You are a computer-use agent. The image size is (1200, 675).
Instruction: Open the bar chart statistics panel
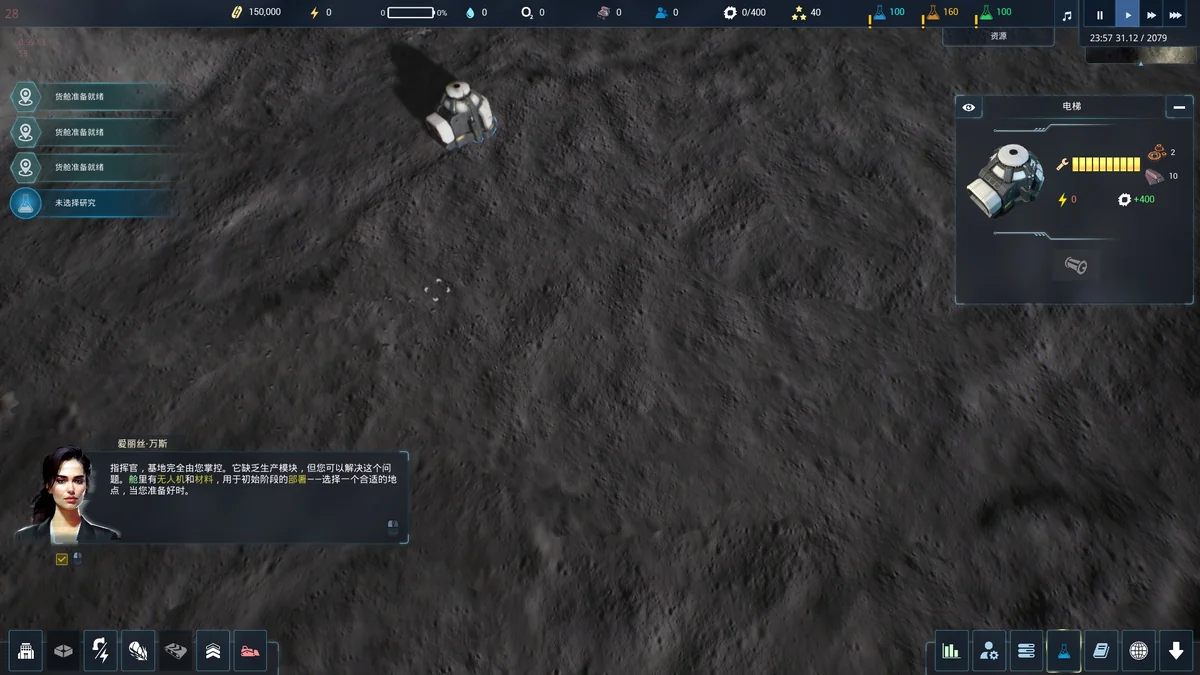click(951, 651)
